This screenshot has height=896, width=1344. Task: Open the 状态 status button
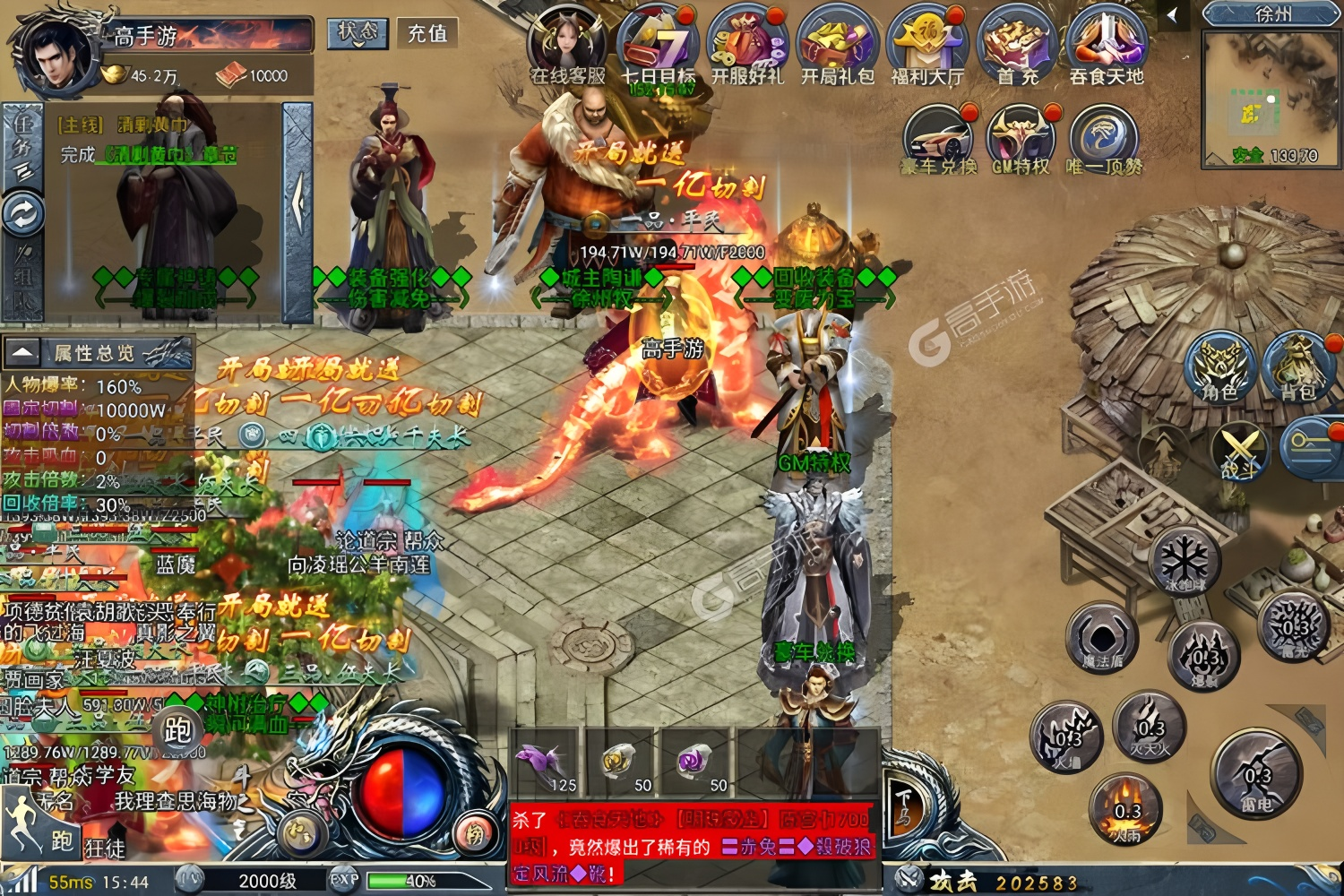click(x=357, y=33)
